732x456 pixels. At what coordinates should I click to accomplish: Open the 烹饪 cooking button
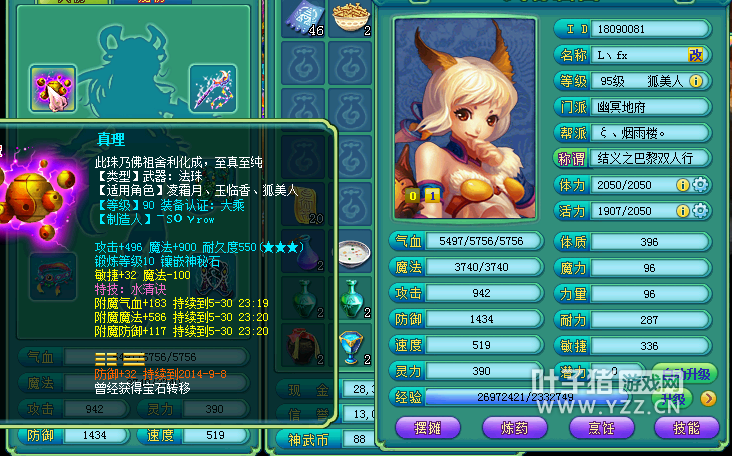click(x=599, y=426)
